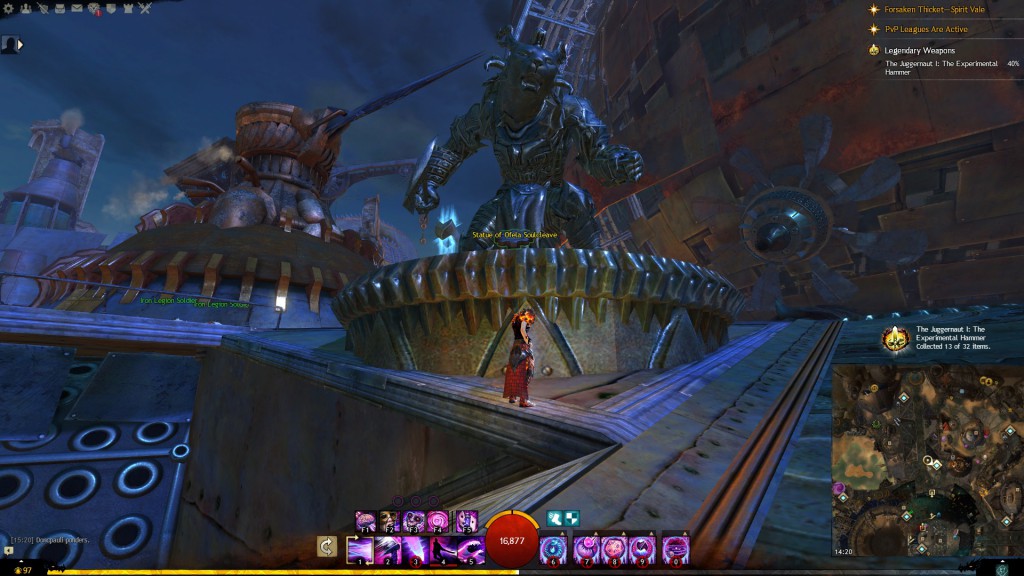Expand the party portrait arrow
The image size is (1024, 576).
[20, 44]
